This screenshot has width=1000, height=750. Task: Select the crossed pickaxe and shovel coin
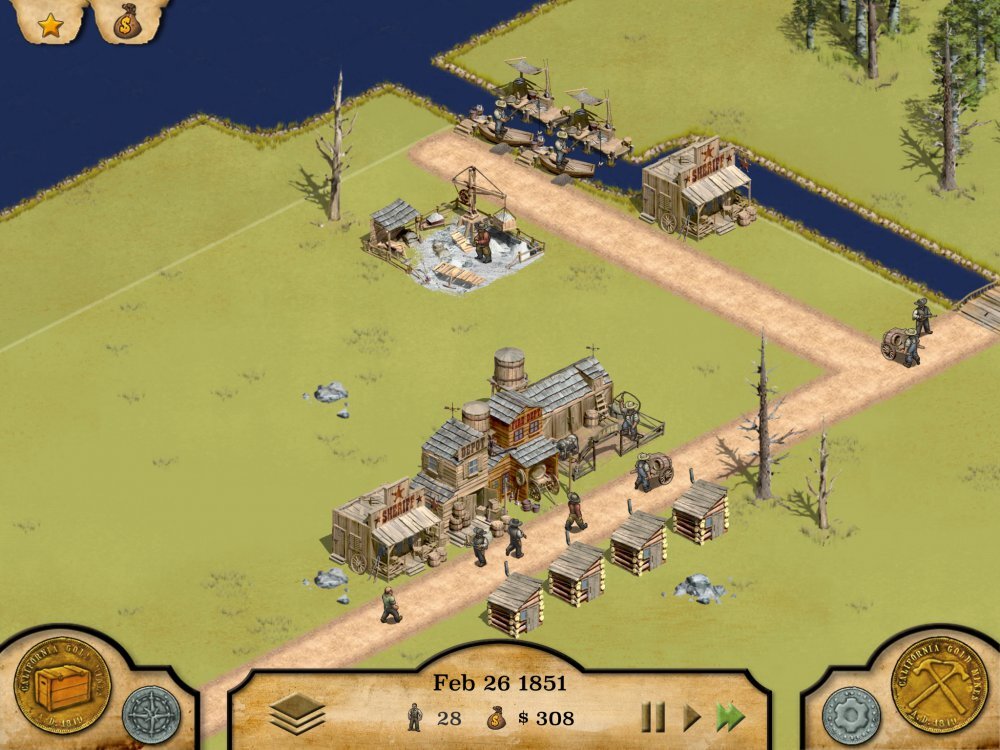click(x=938, y=685)
